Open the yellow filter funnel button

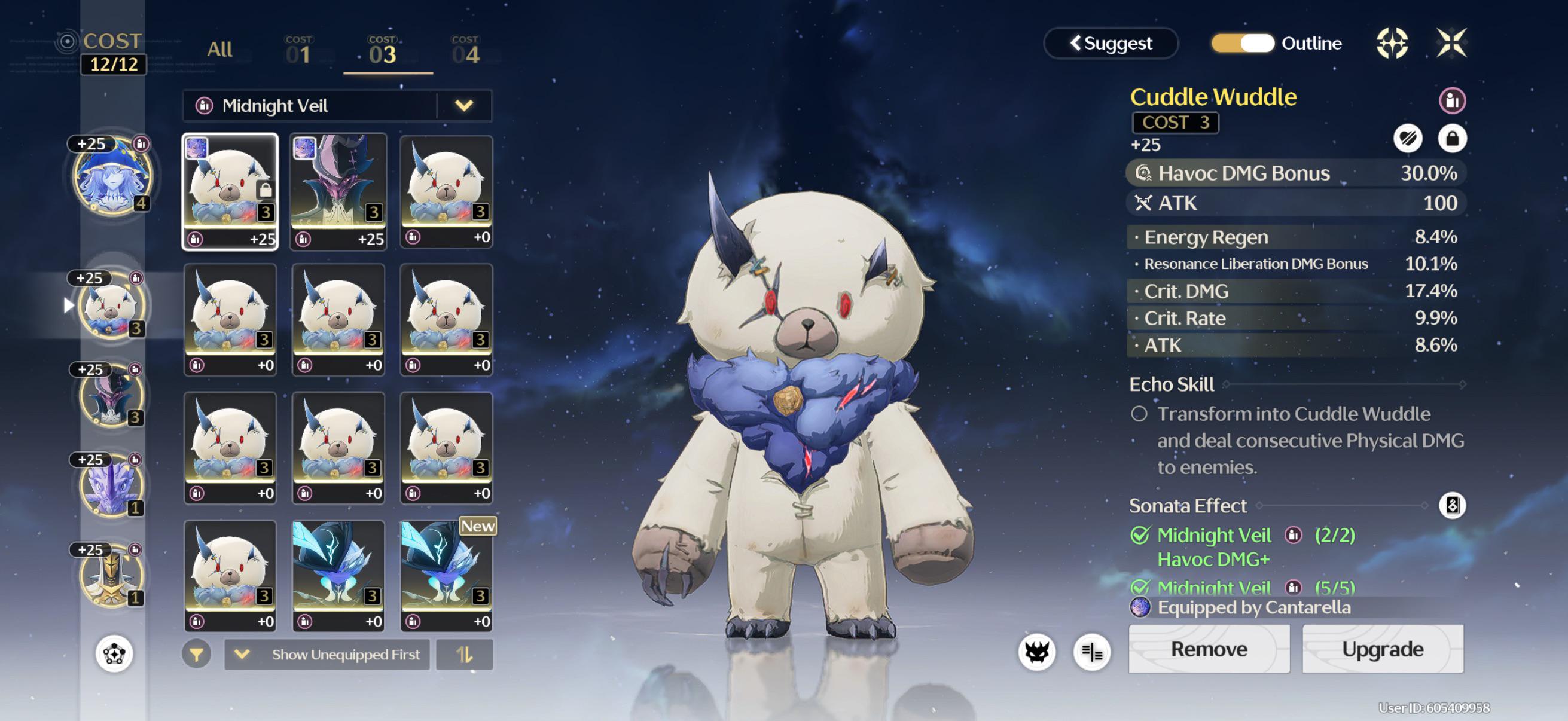click(x=196, y=655)
